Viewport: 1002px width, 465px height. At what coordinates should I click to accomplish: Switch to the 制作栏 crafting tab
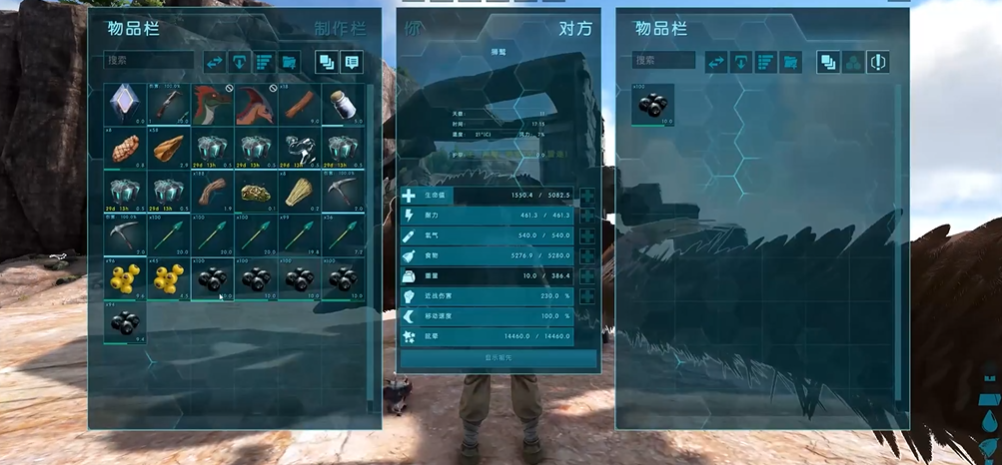coord(339,29)
